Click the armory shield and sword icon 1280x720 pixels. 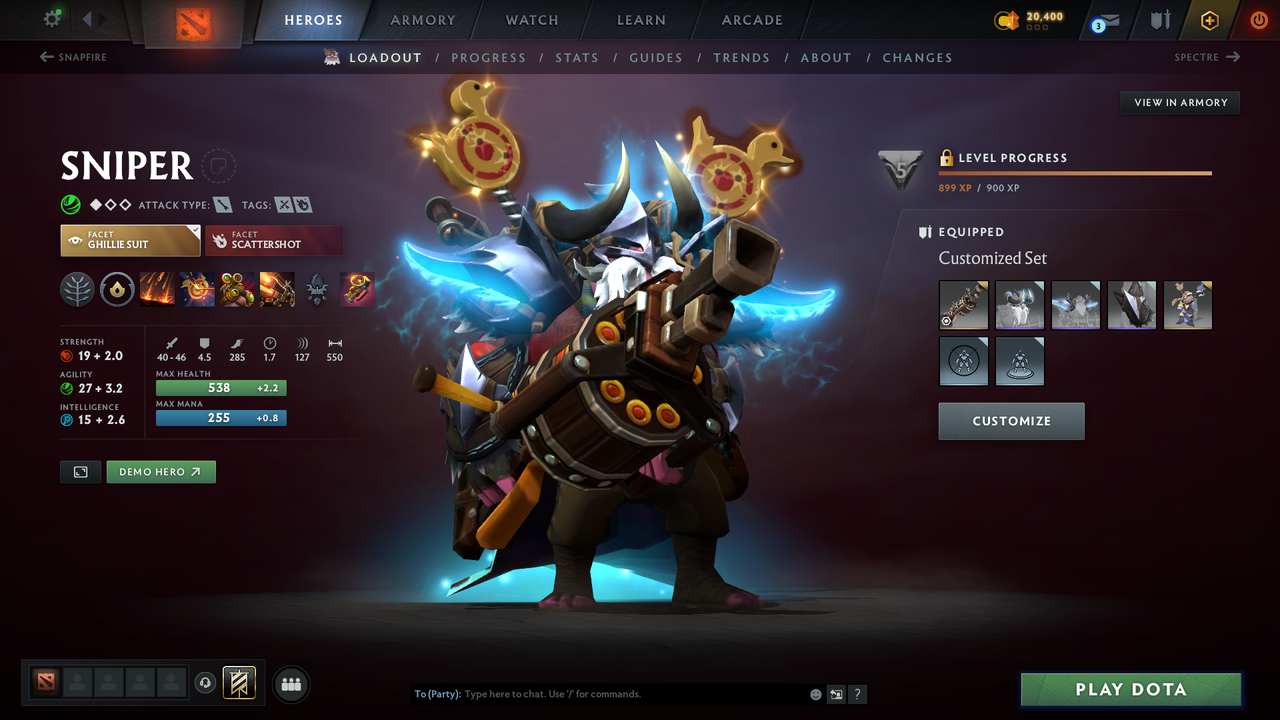coord(1161,19)
